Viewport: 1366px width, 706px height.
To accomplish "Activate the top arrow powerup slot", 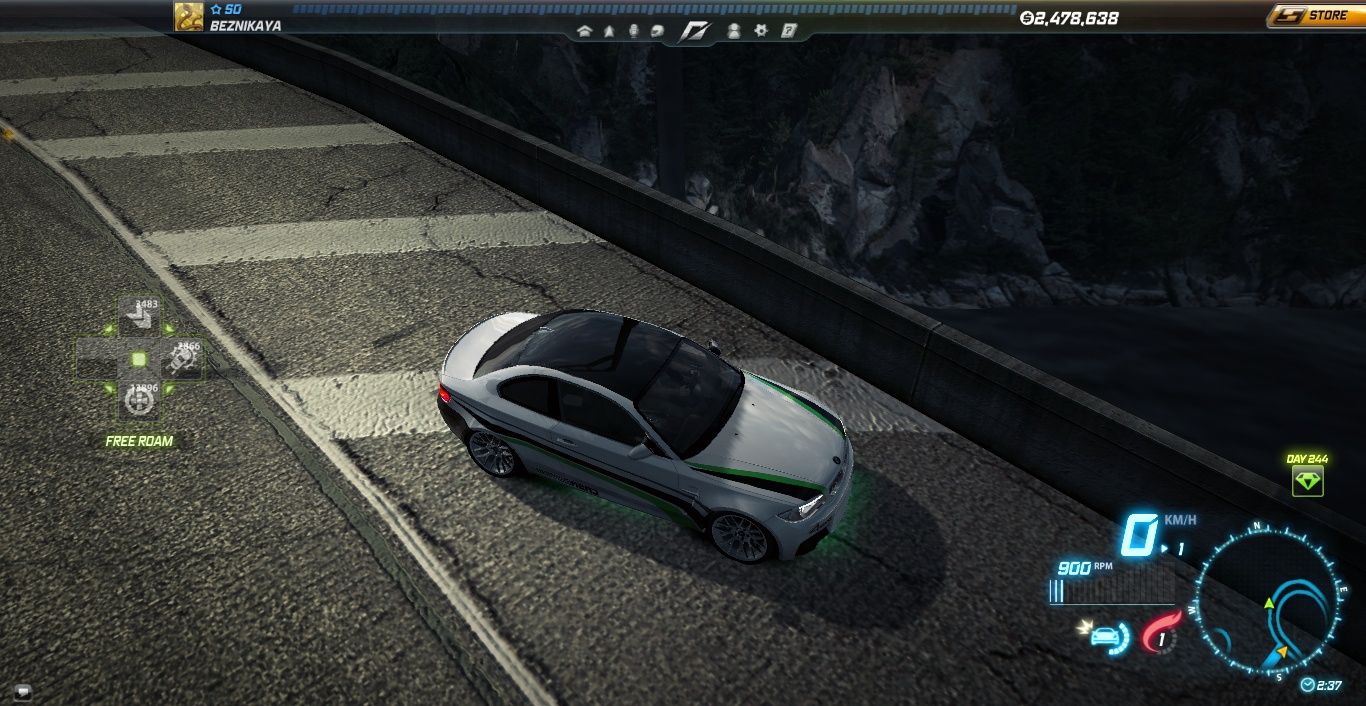I will (x=139, y=318).
